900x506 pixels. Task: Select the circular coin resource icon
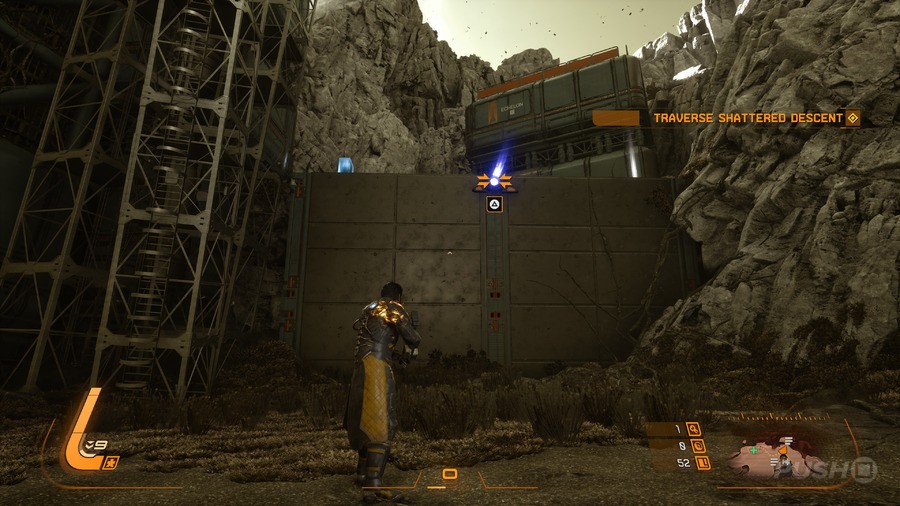(698, 446)
